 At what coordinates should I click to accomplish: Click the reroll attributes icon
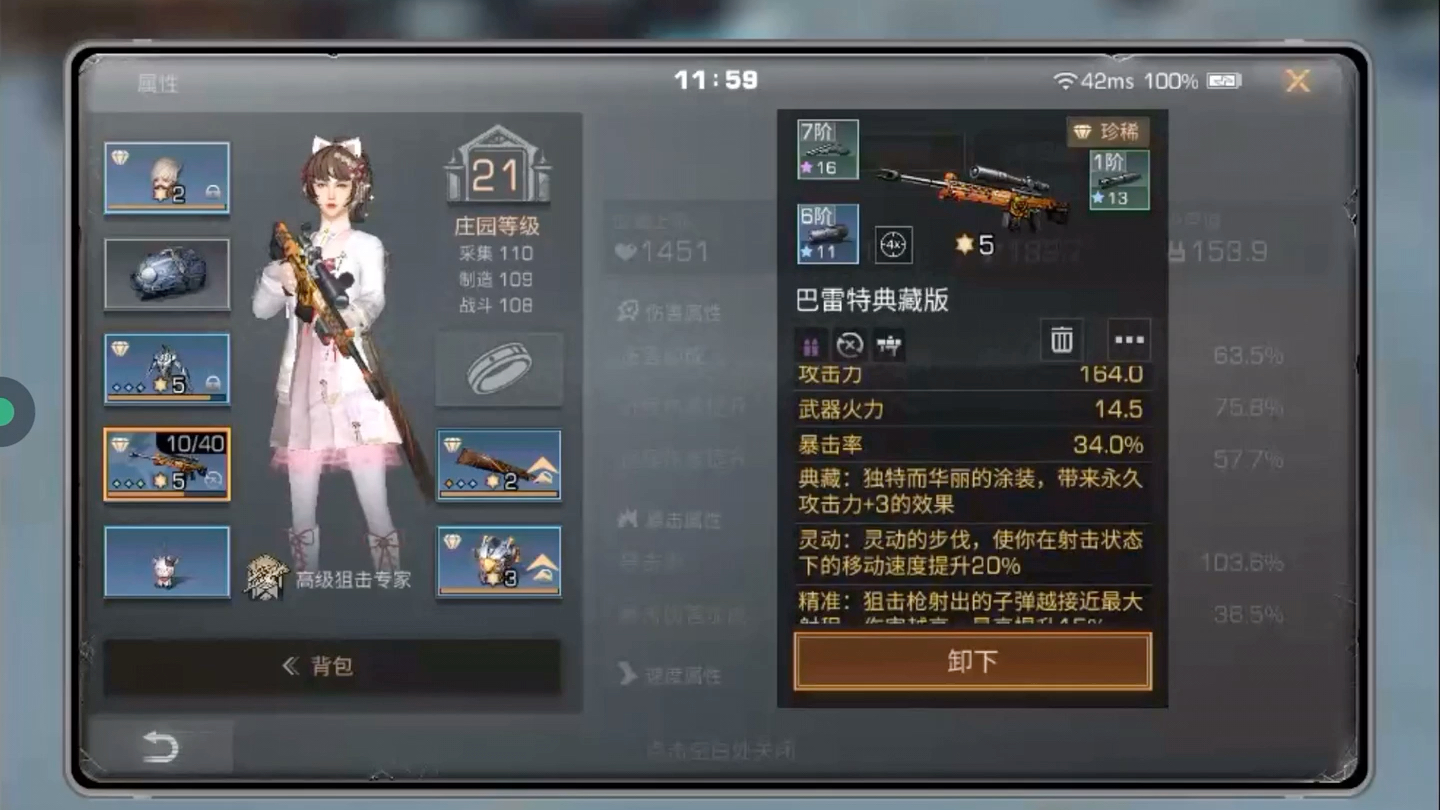(x=848, y=344)
